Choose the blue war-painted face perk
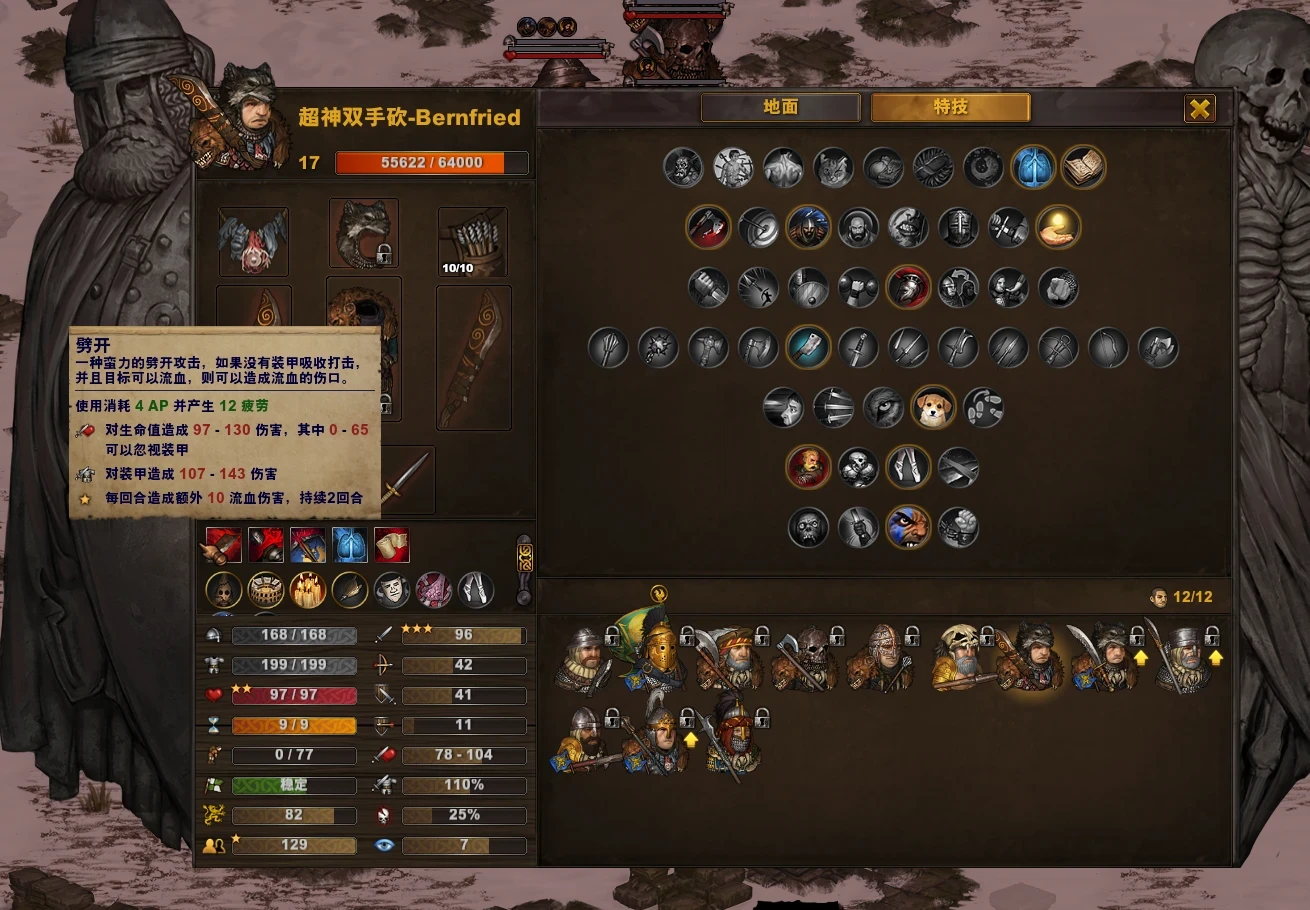This screenshot has height=910, width=1310. coord(908,528)
